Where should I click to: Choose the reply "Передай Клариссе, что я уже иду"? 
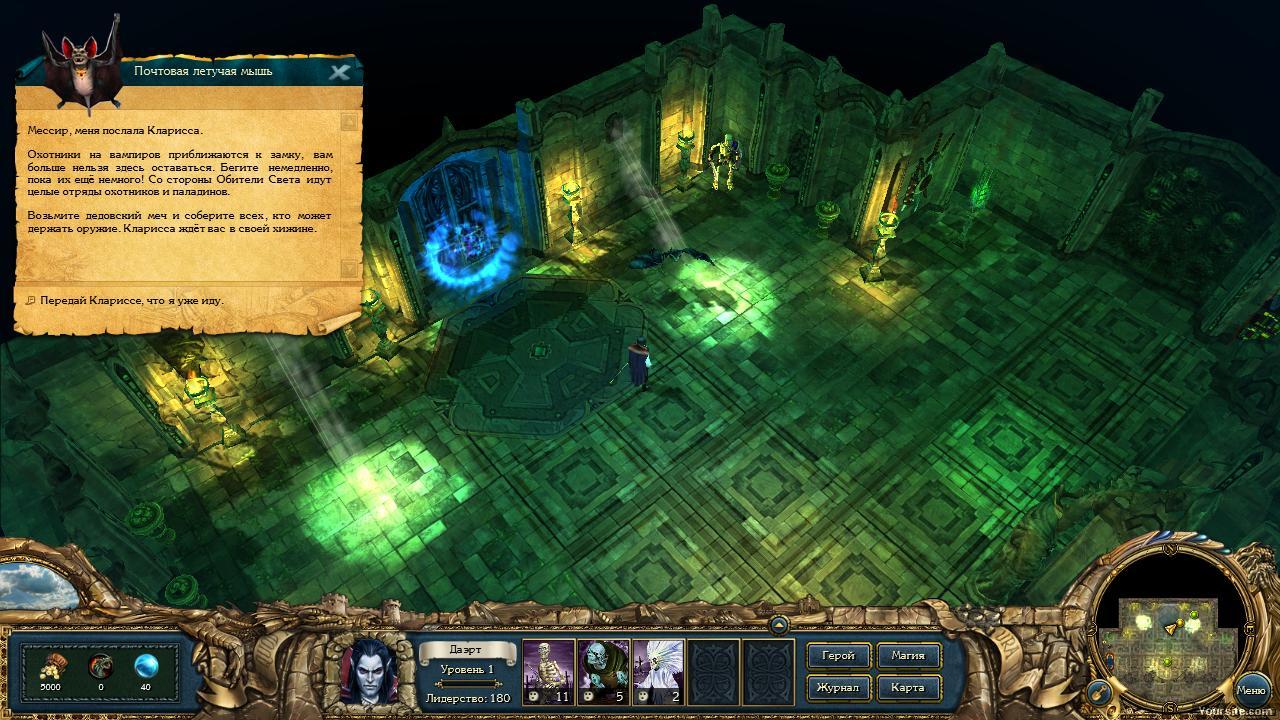tap(132, 300)
